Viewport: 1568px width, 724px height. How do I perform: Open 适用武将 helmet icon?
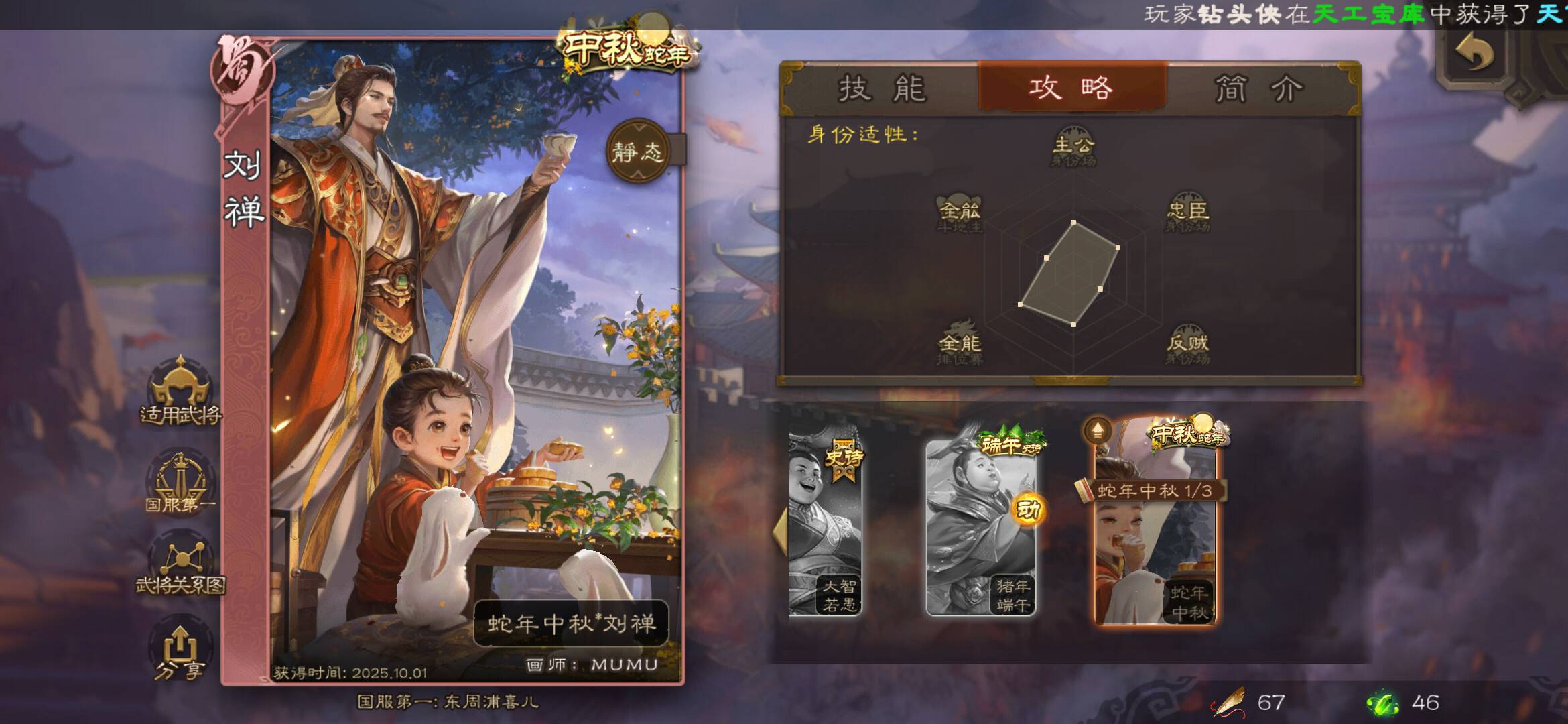tap(180, 393)
